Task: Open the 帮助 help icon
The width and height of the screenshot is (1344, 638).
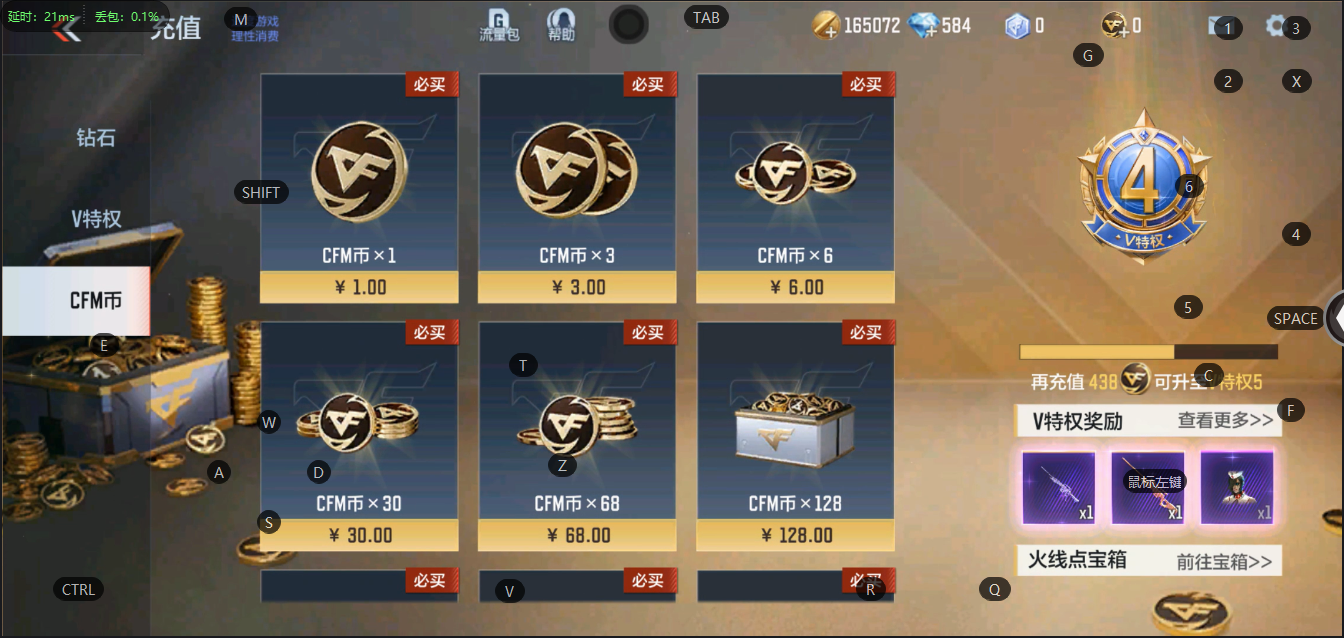Action: (562, 25)
